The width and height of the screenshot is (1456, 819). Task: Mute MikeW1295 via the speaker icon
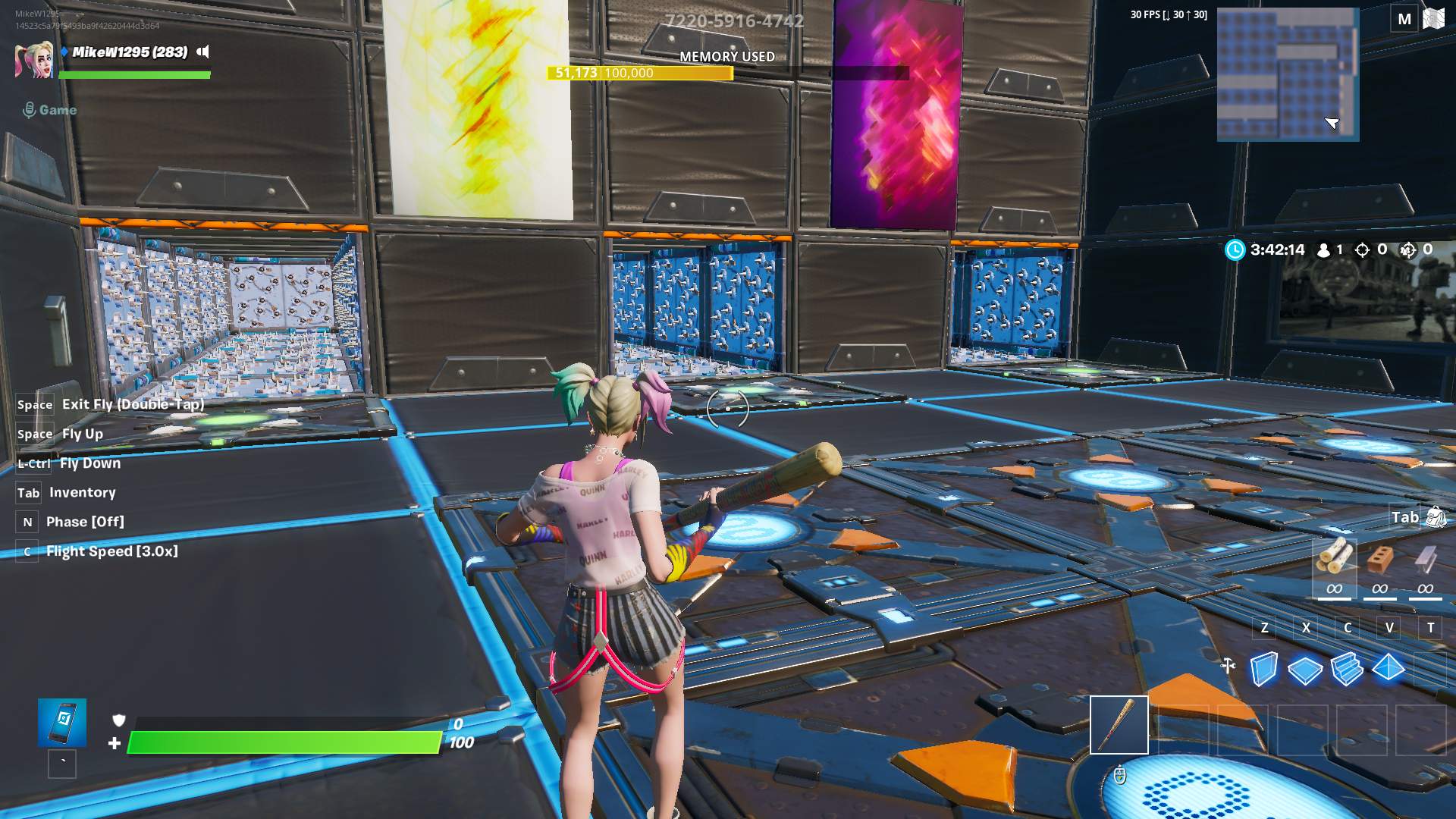(x=202, y=53)
